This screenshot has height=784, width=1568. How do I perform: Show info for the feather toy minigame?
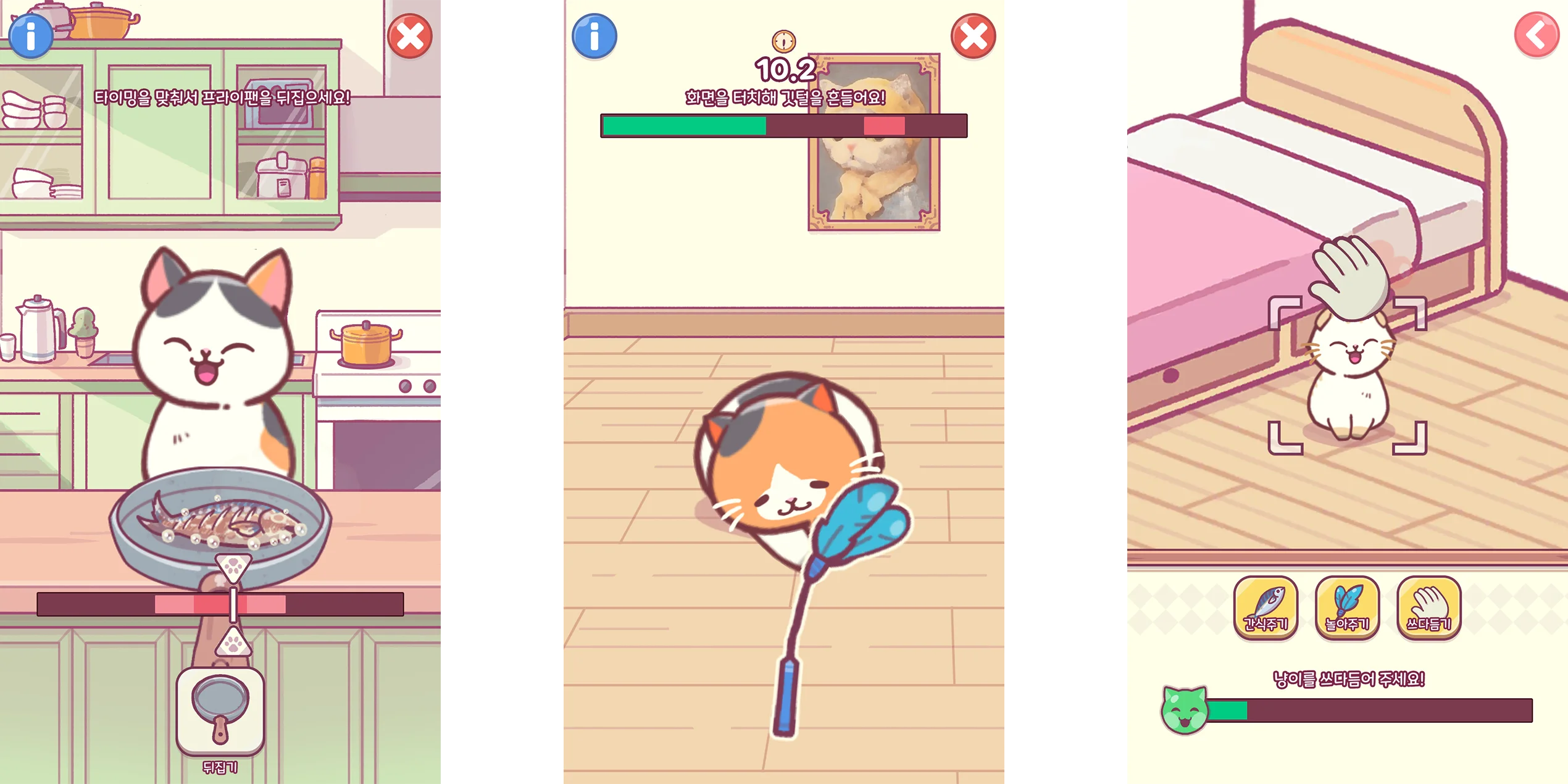(594, 36)
